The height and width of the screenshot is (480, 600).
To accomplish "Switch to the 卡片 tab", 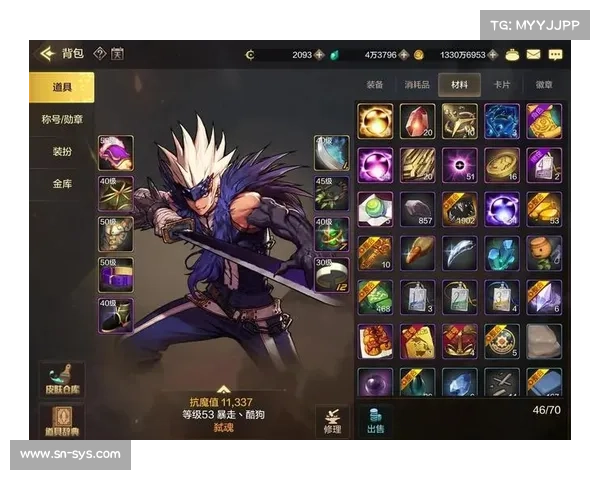I will (x=501, y=85).
